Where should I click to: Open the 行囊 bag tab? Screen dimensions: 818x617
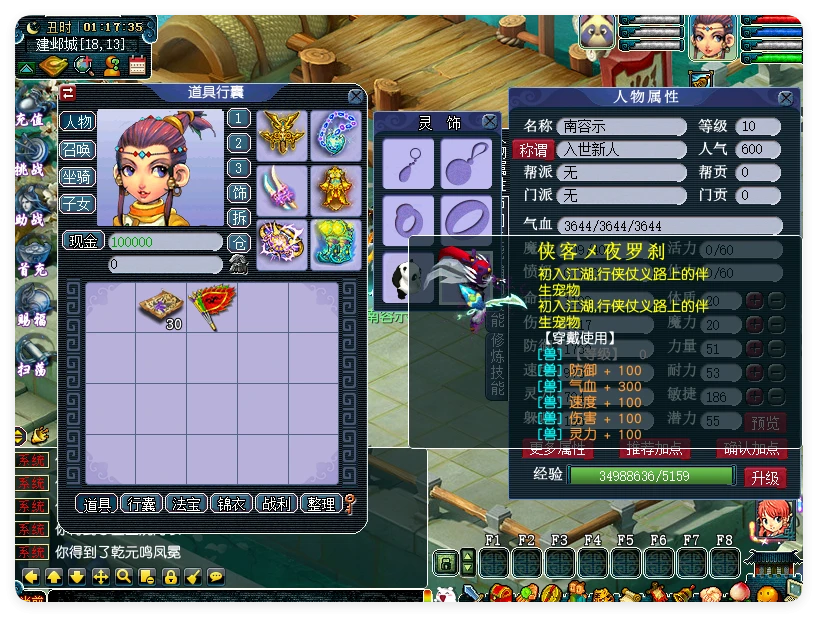(x=138, y=505)
